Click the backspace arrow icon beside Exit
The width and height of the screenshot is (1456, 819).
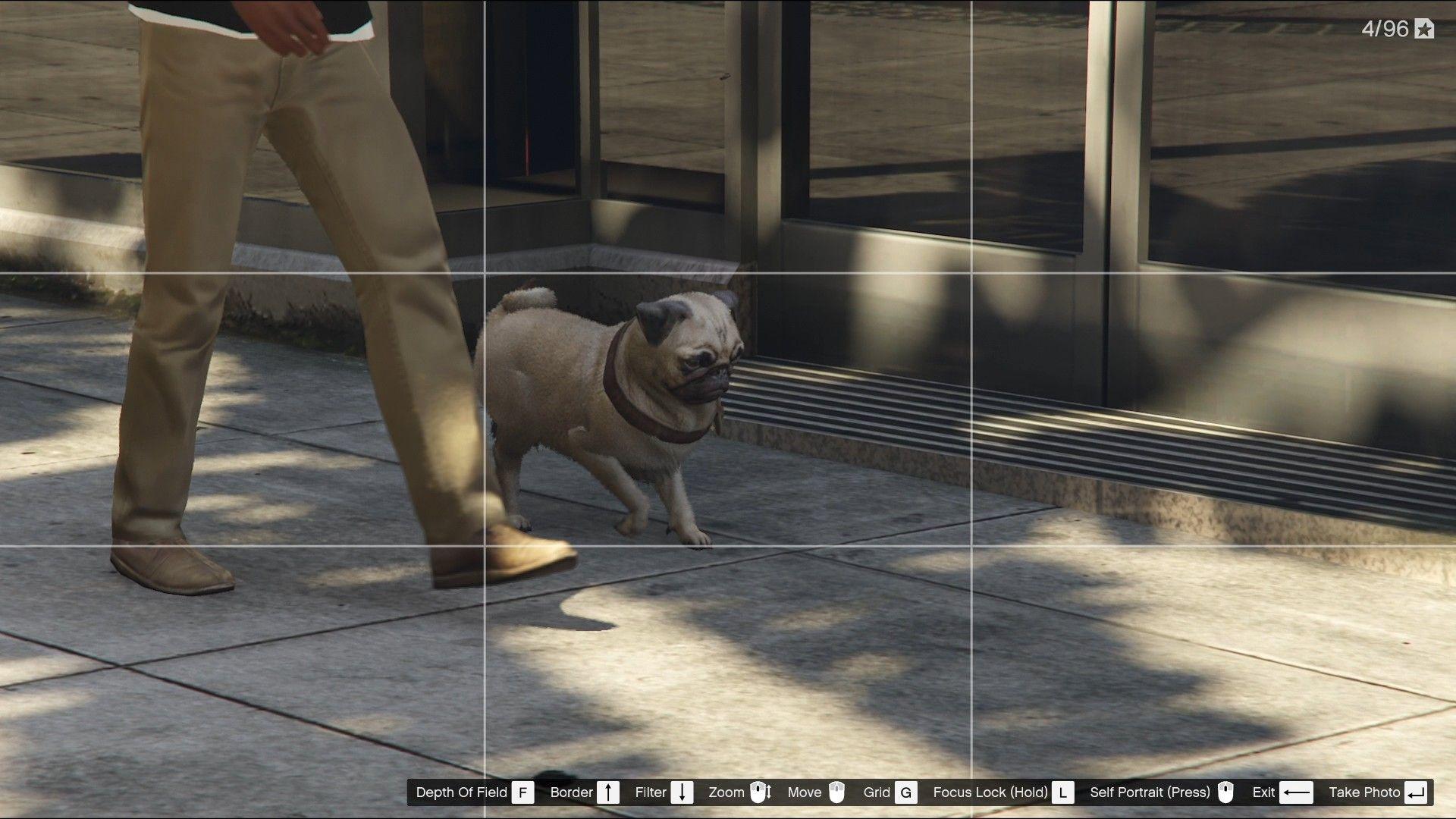click(1296, 792)
